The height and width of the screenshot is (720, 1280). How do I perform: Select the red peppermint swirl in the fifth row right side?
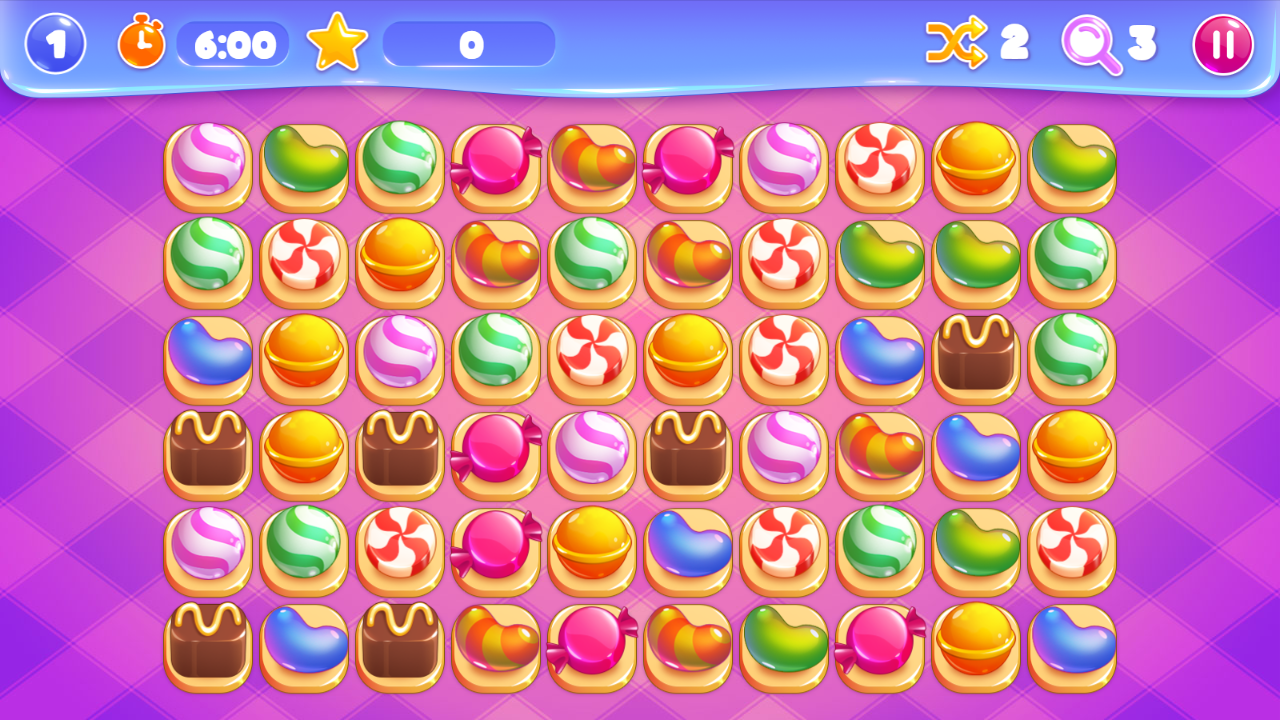coord(1071,549)
